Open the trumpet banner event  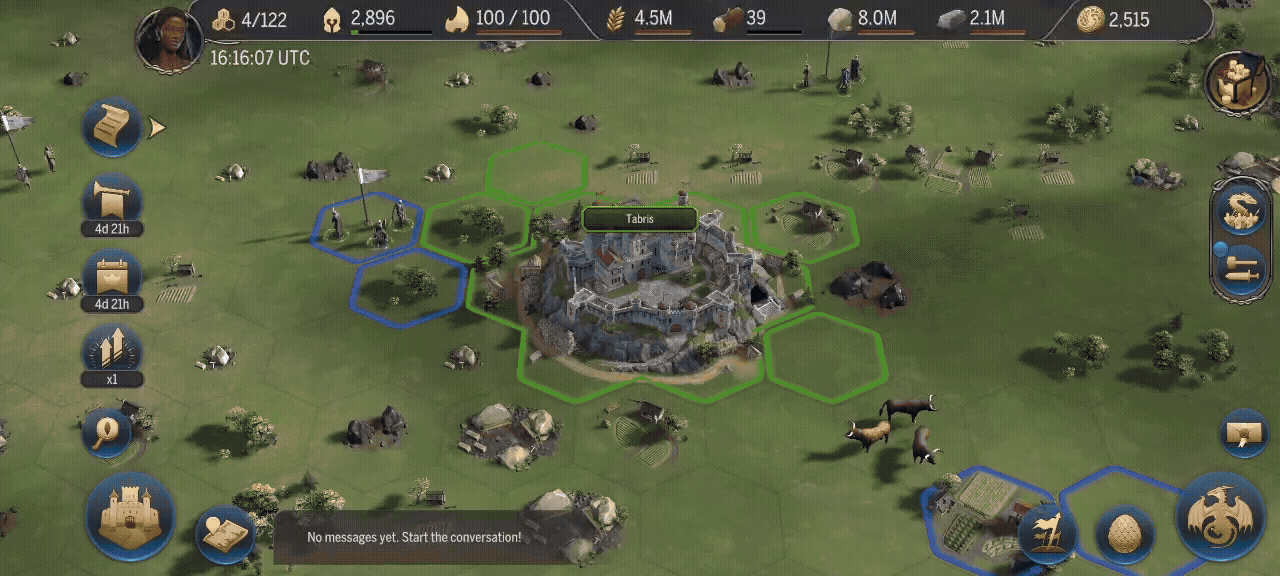(111, 201)
